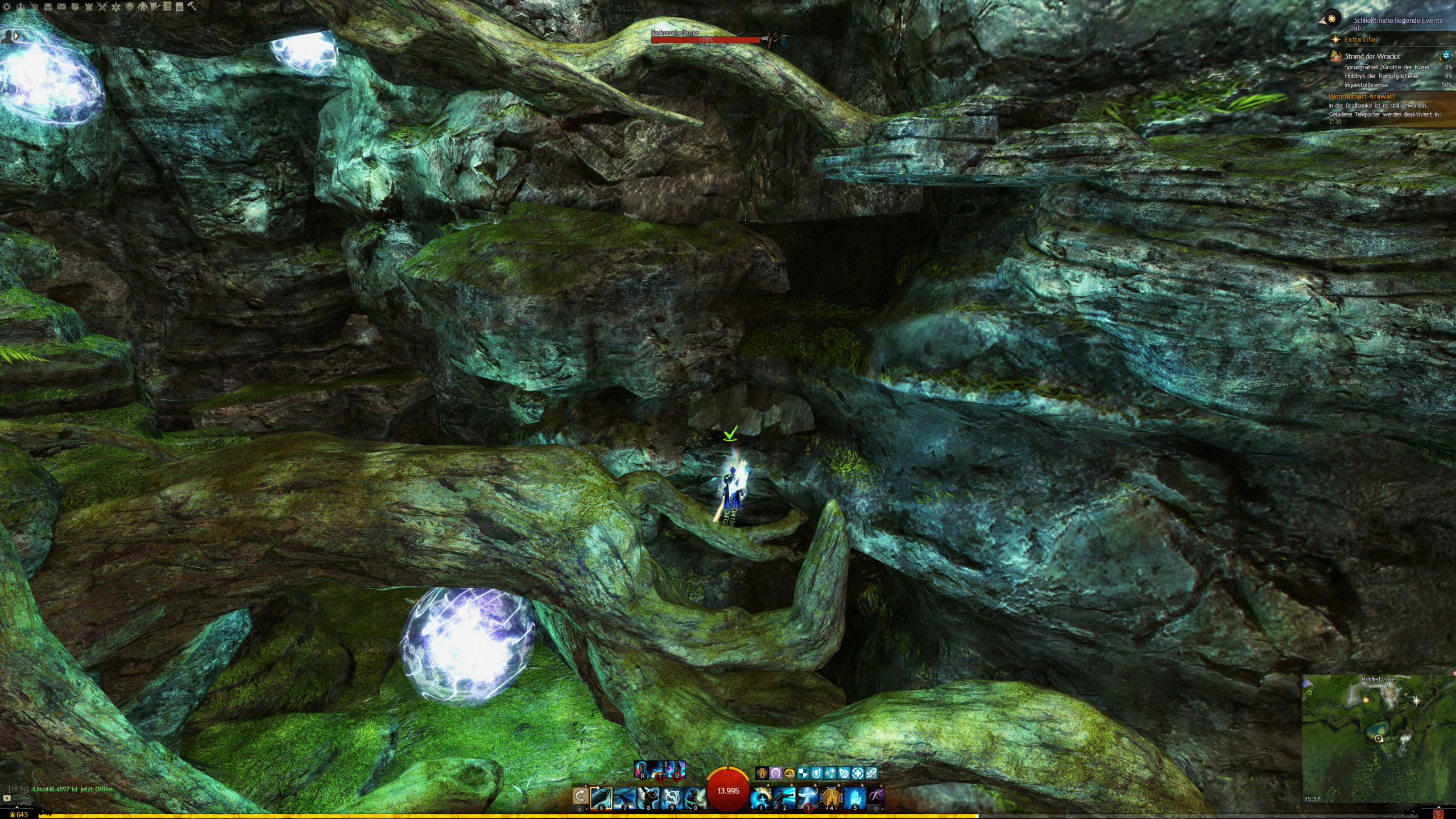Activate the weapon skill on slot 6
1456x819 pixels.
601,797
